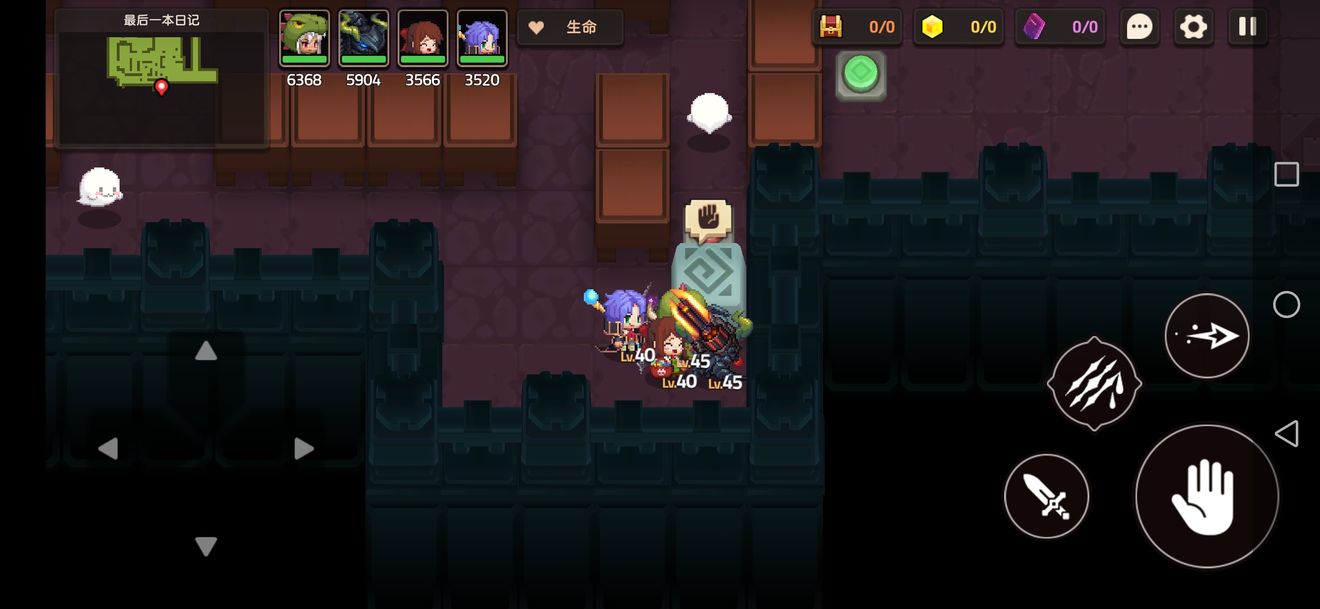Image resolution: width=1320 pixels, height=609 pixels.
Task: Select the purple-haired hero portrait
Action: point(481,40)
